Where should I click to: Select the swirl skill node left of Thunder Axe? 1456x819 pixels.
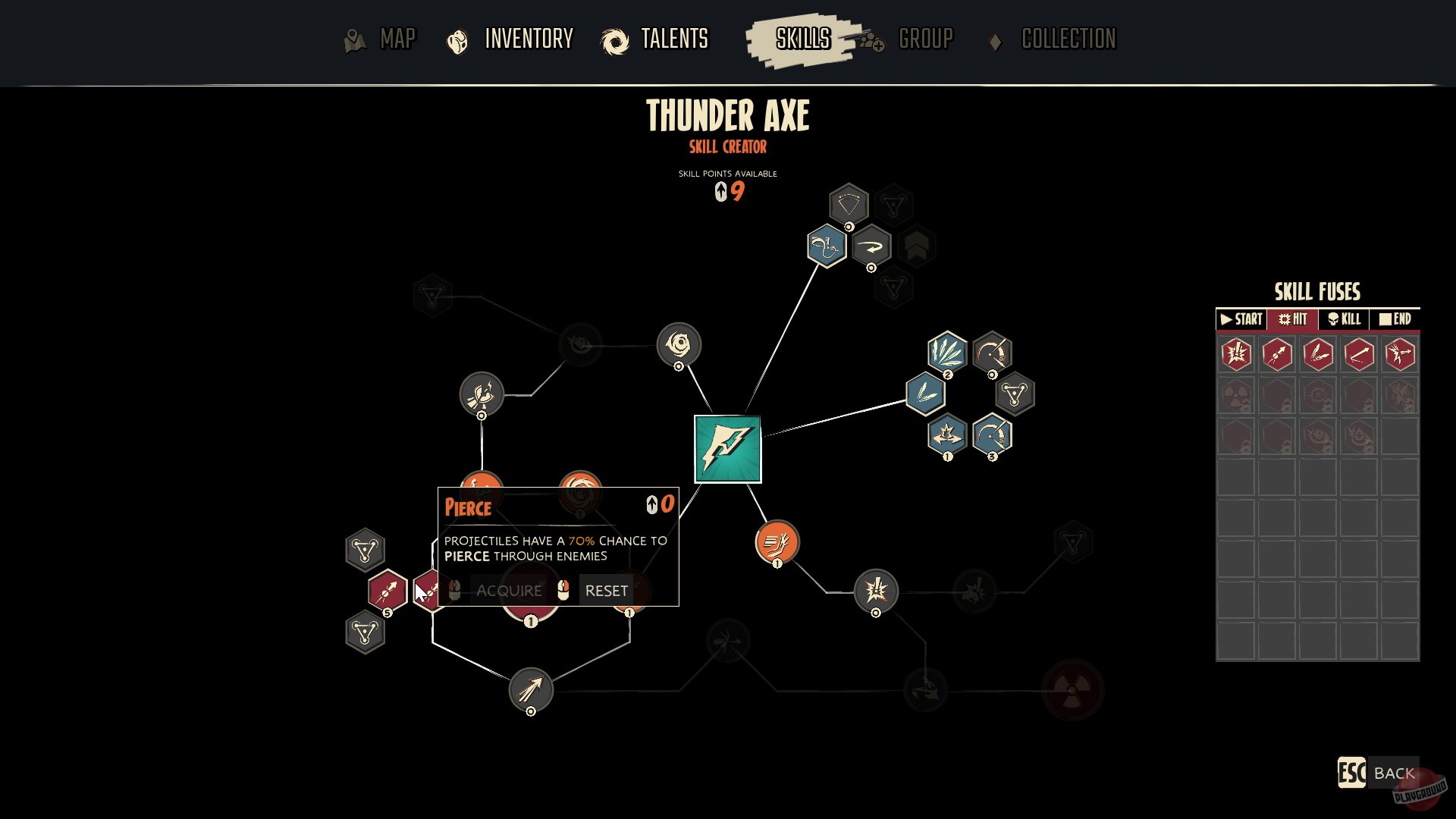pos(681,344)
